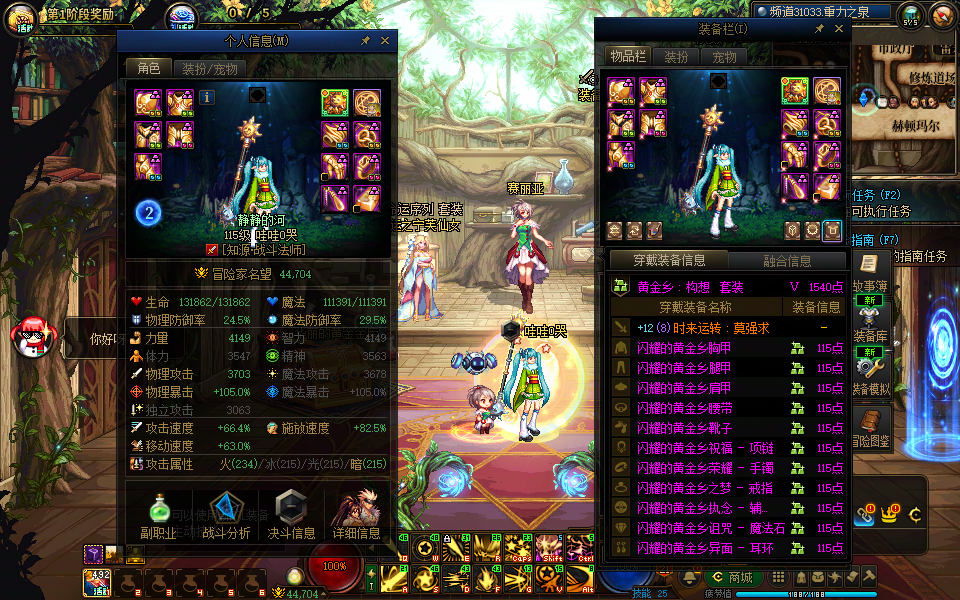Select the sun staff weapon slot in 装备栏
Image resolution: width=960 pixels, height=600 pixels.
795,91
